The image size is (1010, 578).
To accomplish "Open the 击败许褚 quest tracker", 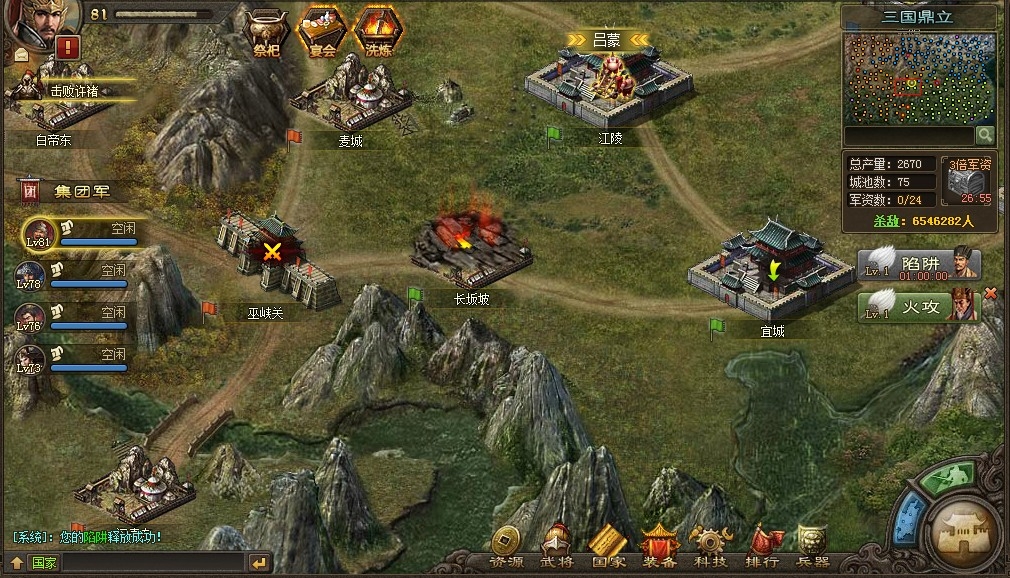I will point(76,90).
